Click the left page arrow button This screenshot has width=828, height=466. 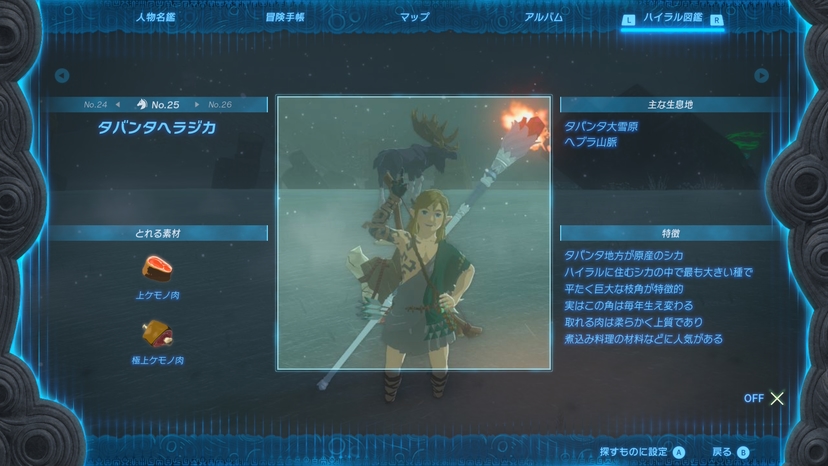pos(62,75)
